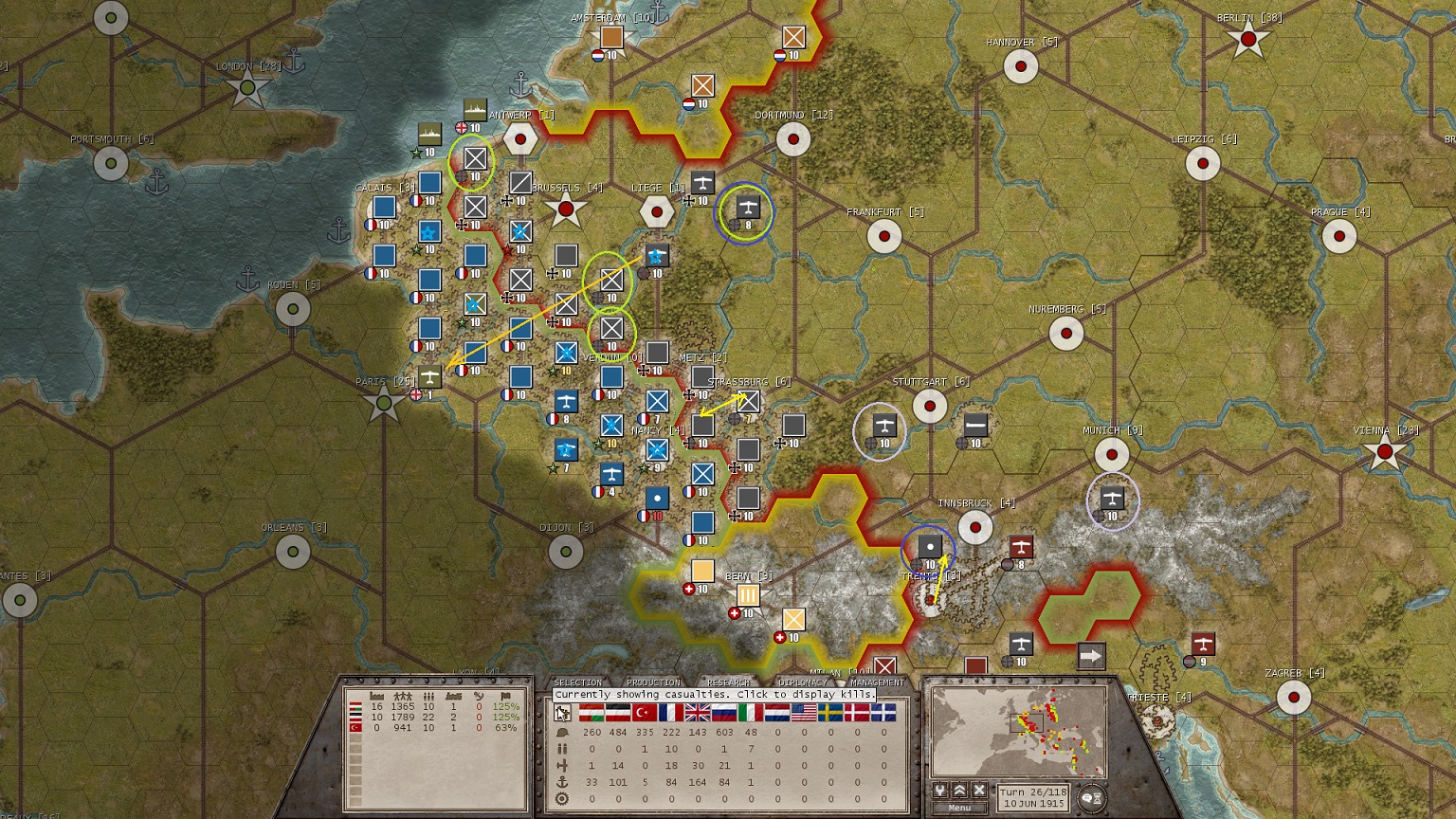This screenshot has height=819, width=1456.
Task: Select the Ottoman flag column in the losses panel
Action: click(x=645, y=713)
